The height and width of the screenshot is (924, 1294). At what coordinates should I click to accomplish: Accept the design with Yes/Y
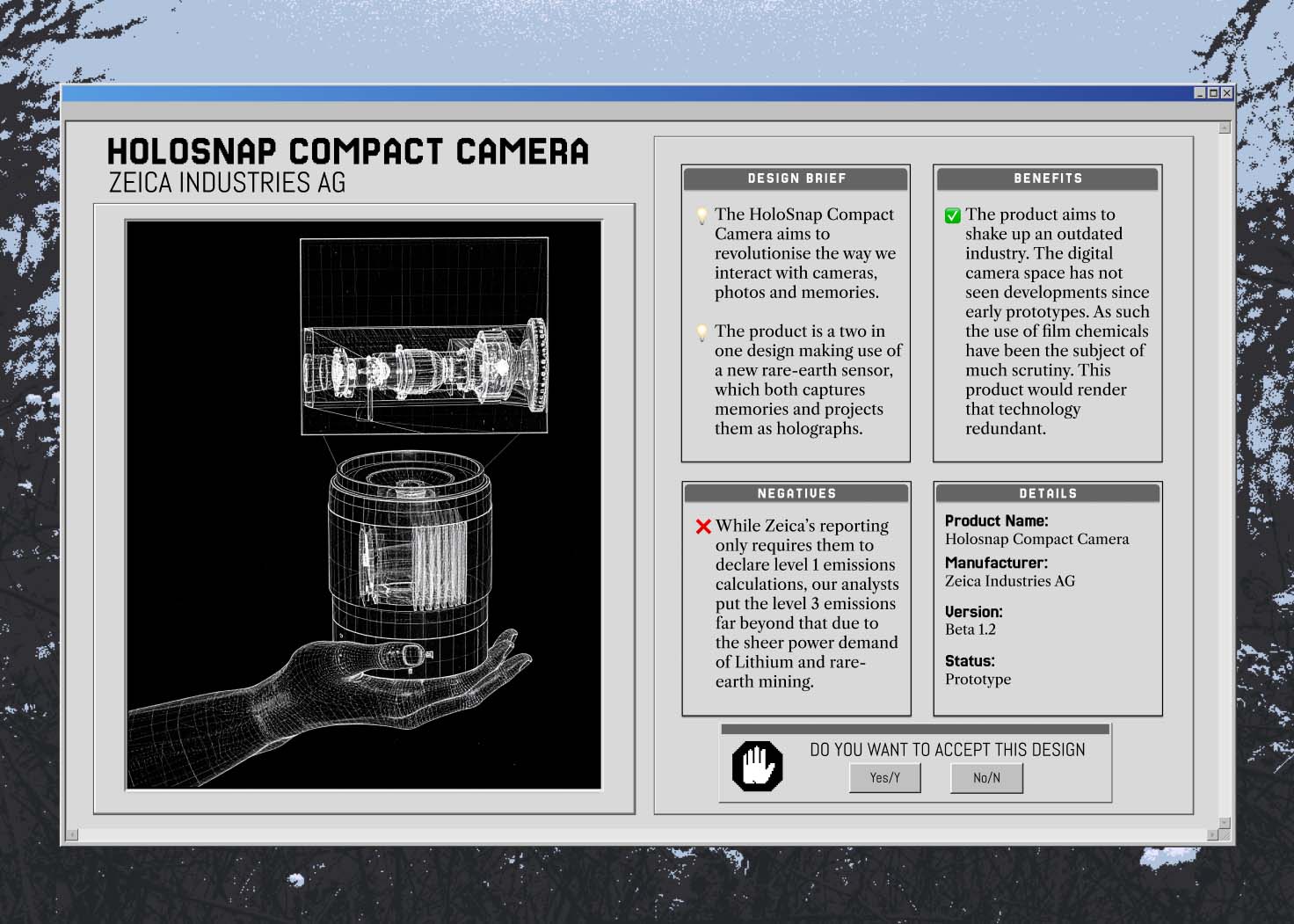coord(884,777)
